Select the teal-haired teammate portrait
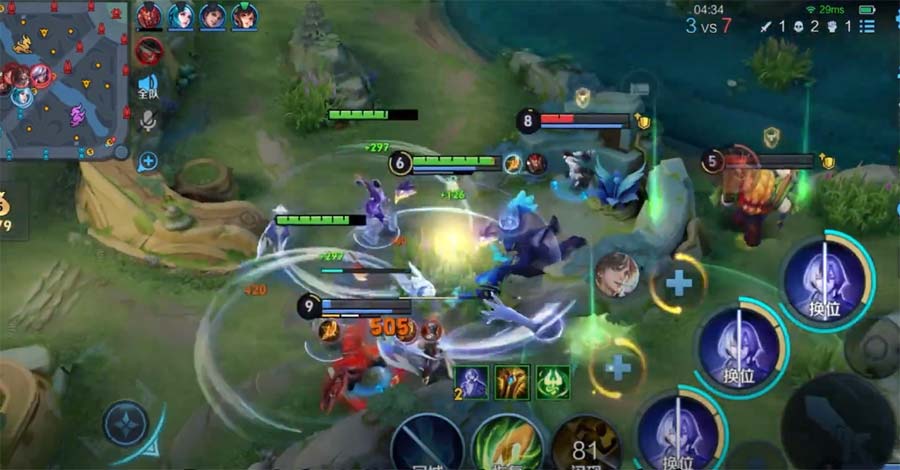900x470 pixels. coord(181,16)
